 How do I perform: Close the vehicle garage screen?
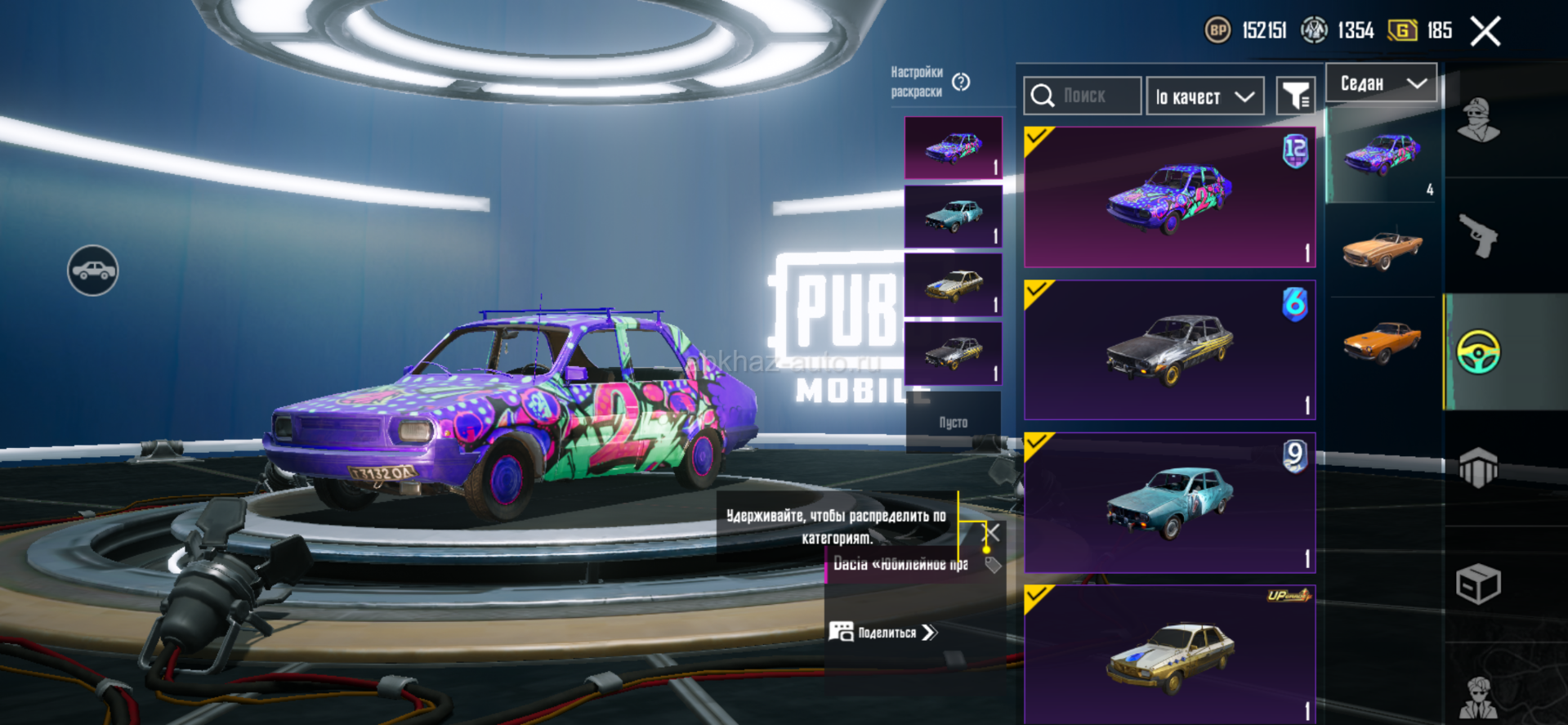tap(1485, 32)
